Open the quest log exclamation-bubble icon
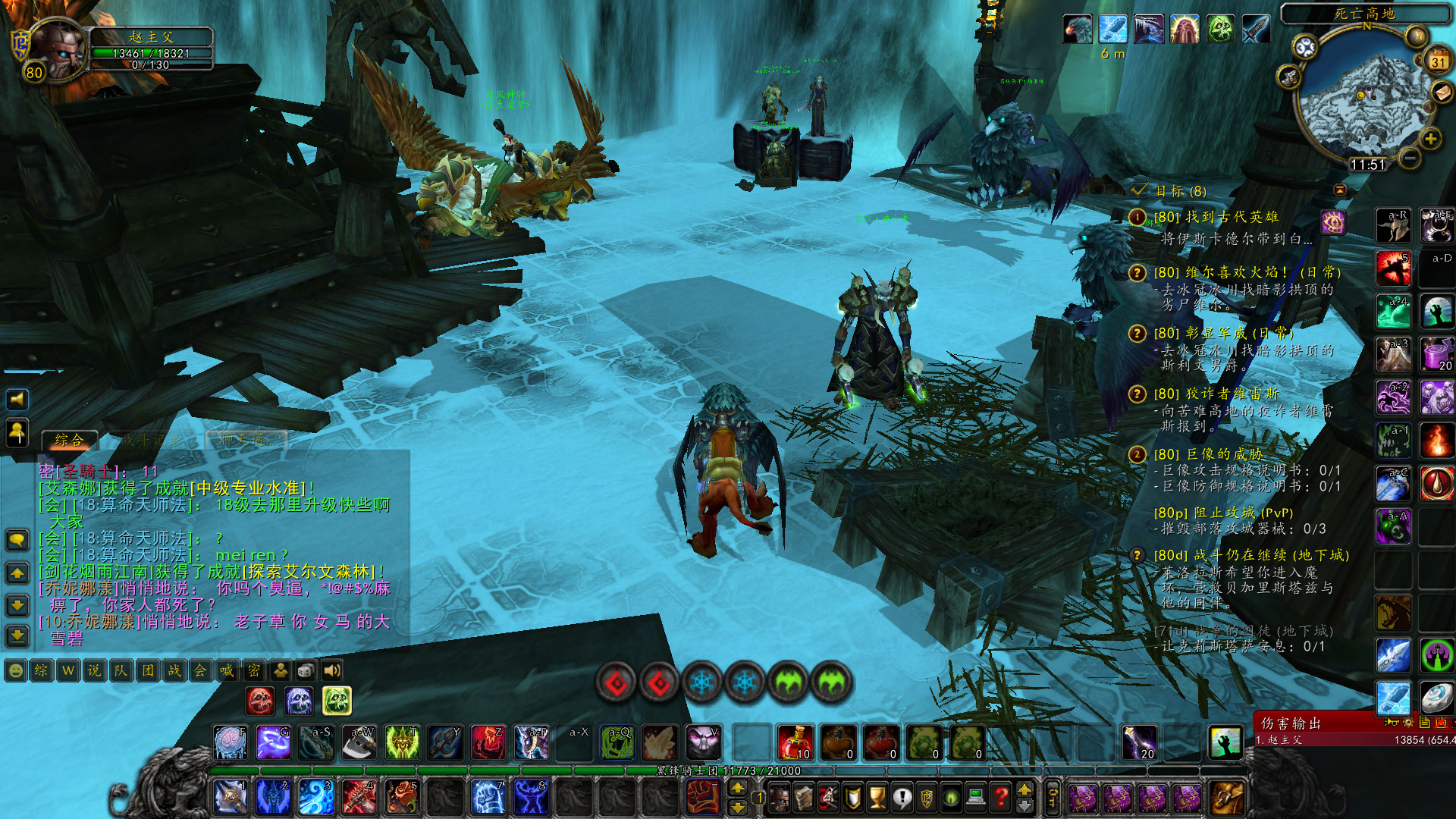 pos(902,797)
